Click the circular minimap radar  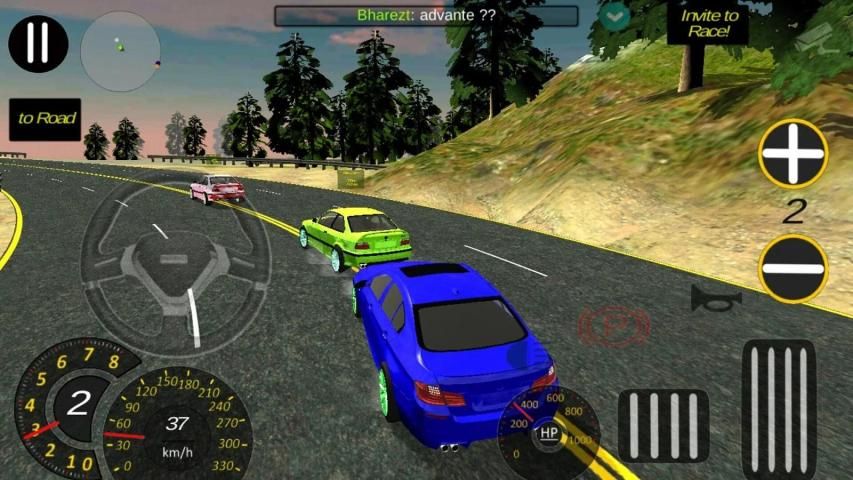click(120, 51)
